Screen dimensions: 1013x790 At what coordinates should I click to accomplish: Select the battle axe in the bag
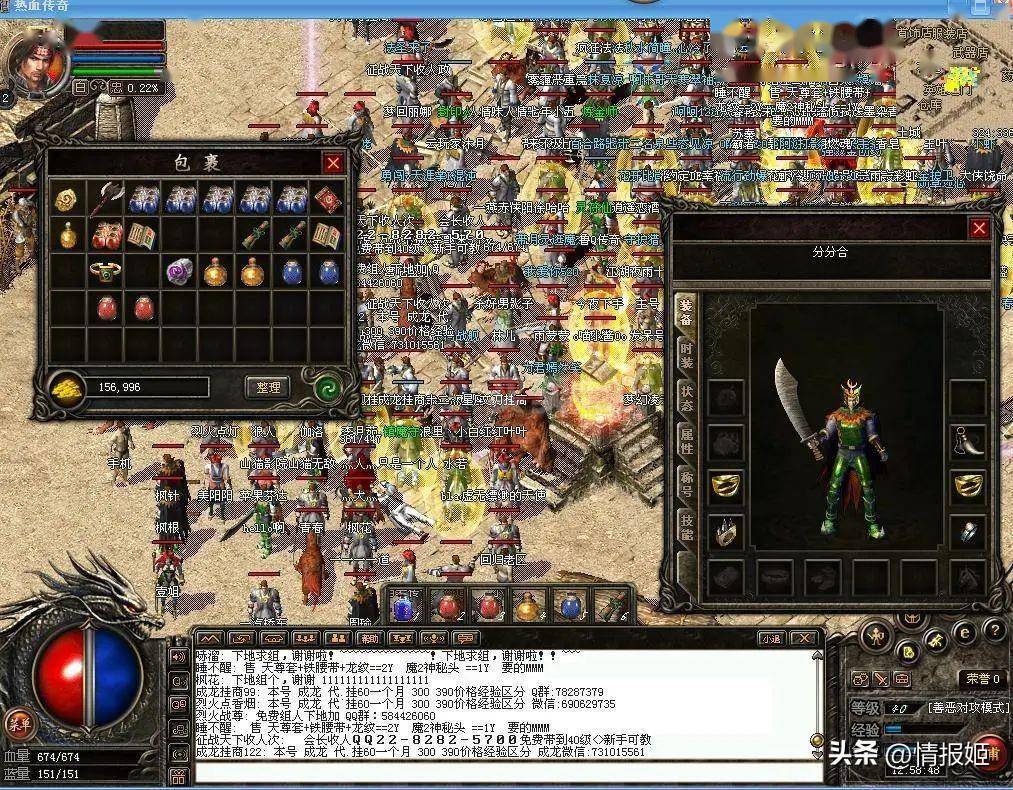click(x=106, y=200)
